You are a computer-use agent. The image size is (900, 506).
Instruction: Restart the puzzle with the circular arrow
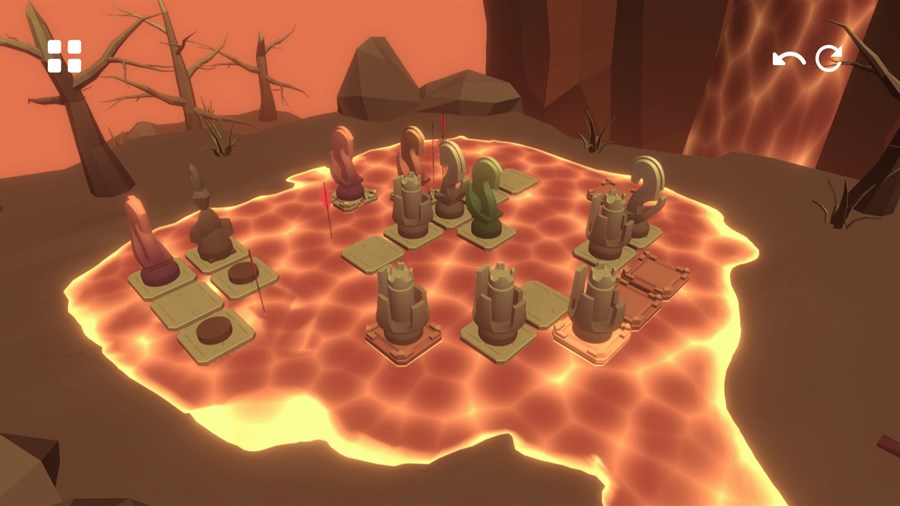point(828,59)
